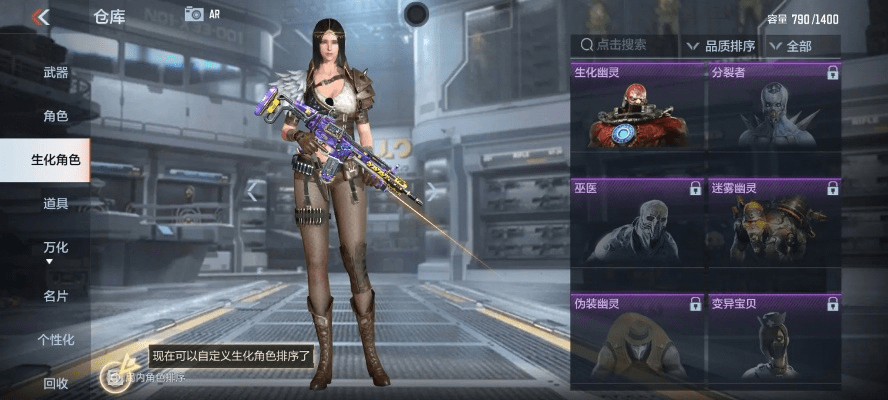
Task: Switch to the 武器 category
Action: pyautogui.click(x=56, y=73)
